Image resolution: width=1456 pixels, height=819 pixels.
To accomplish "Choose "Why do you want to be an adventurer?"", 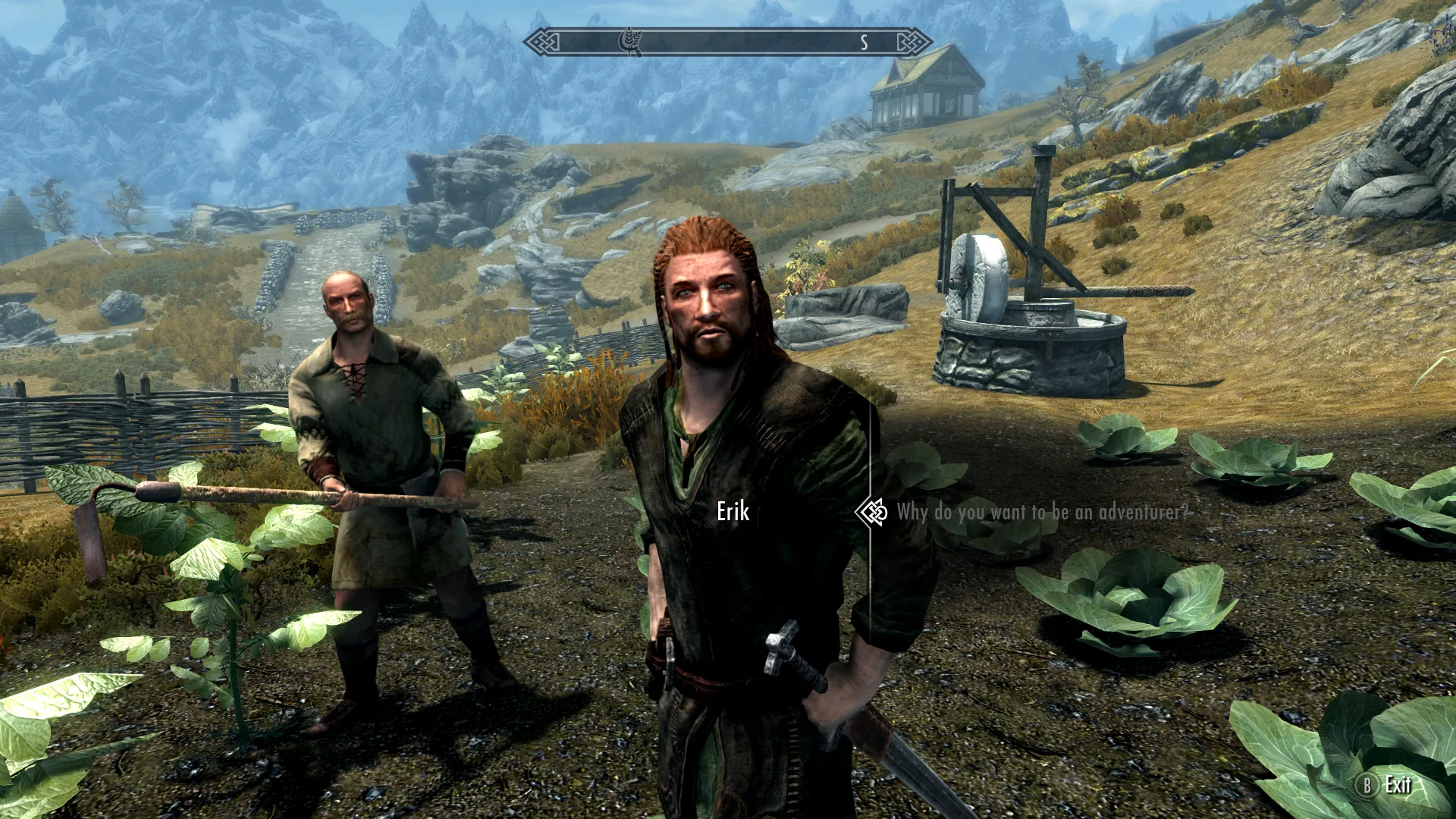I will point(1042,513).
